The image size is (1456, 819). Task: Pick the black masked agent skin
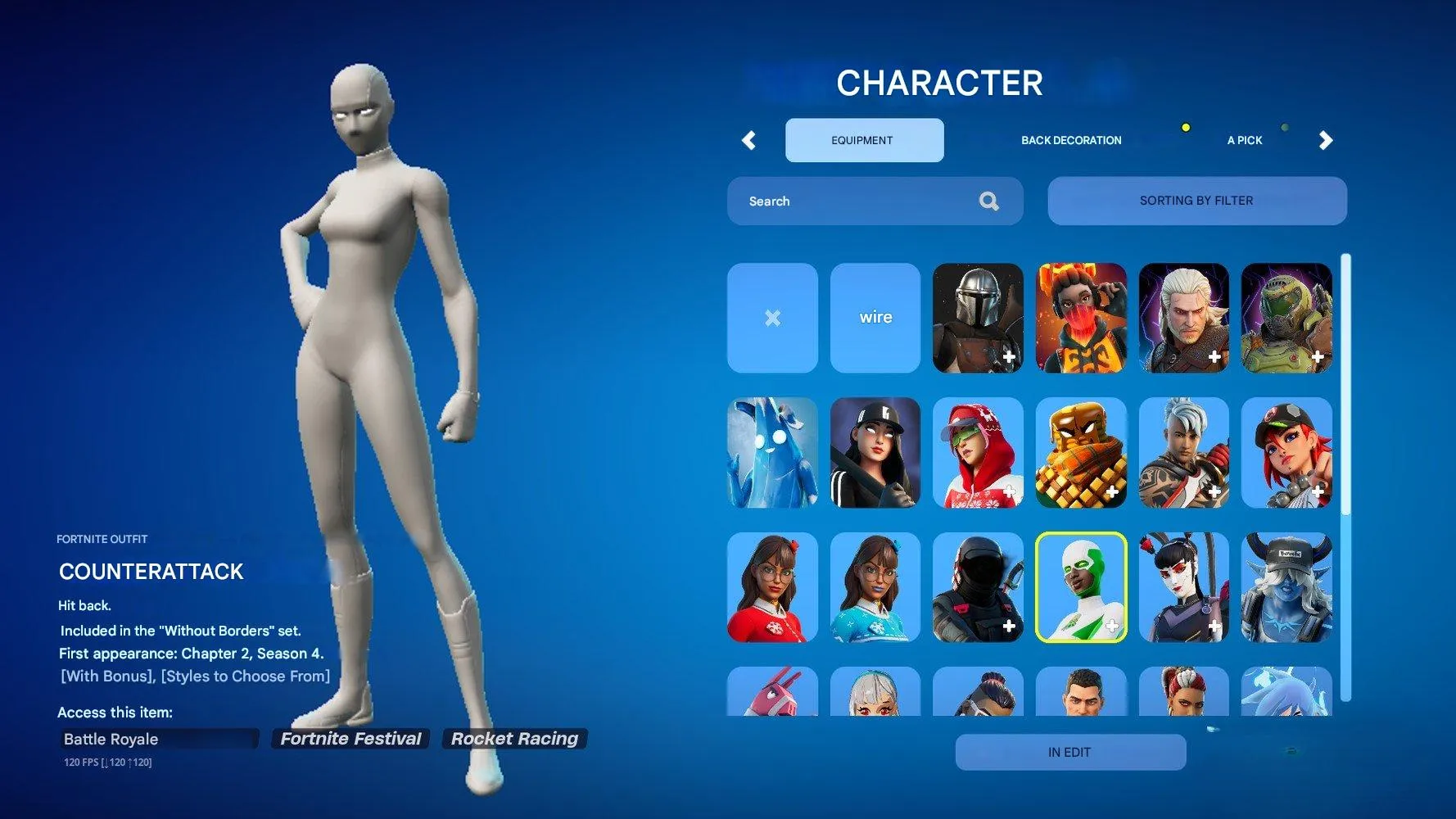(x=978, y=587)
